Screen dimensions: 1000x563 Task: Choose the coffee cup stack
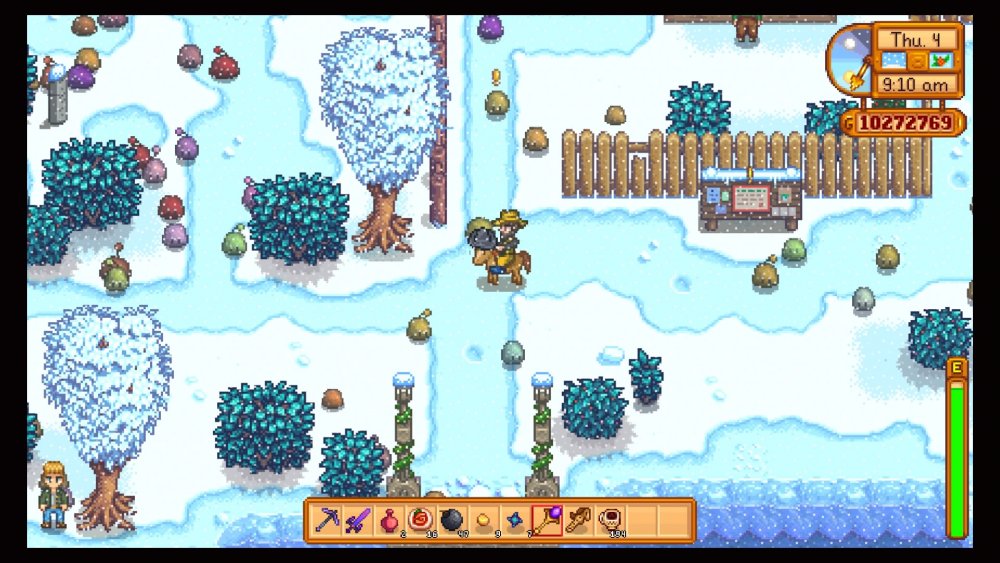(608, 520)
